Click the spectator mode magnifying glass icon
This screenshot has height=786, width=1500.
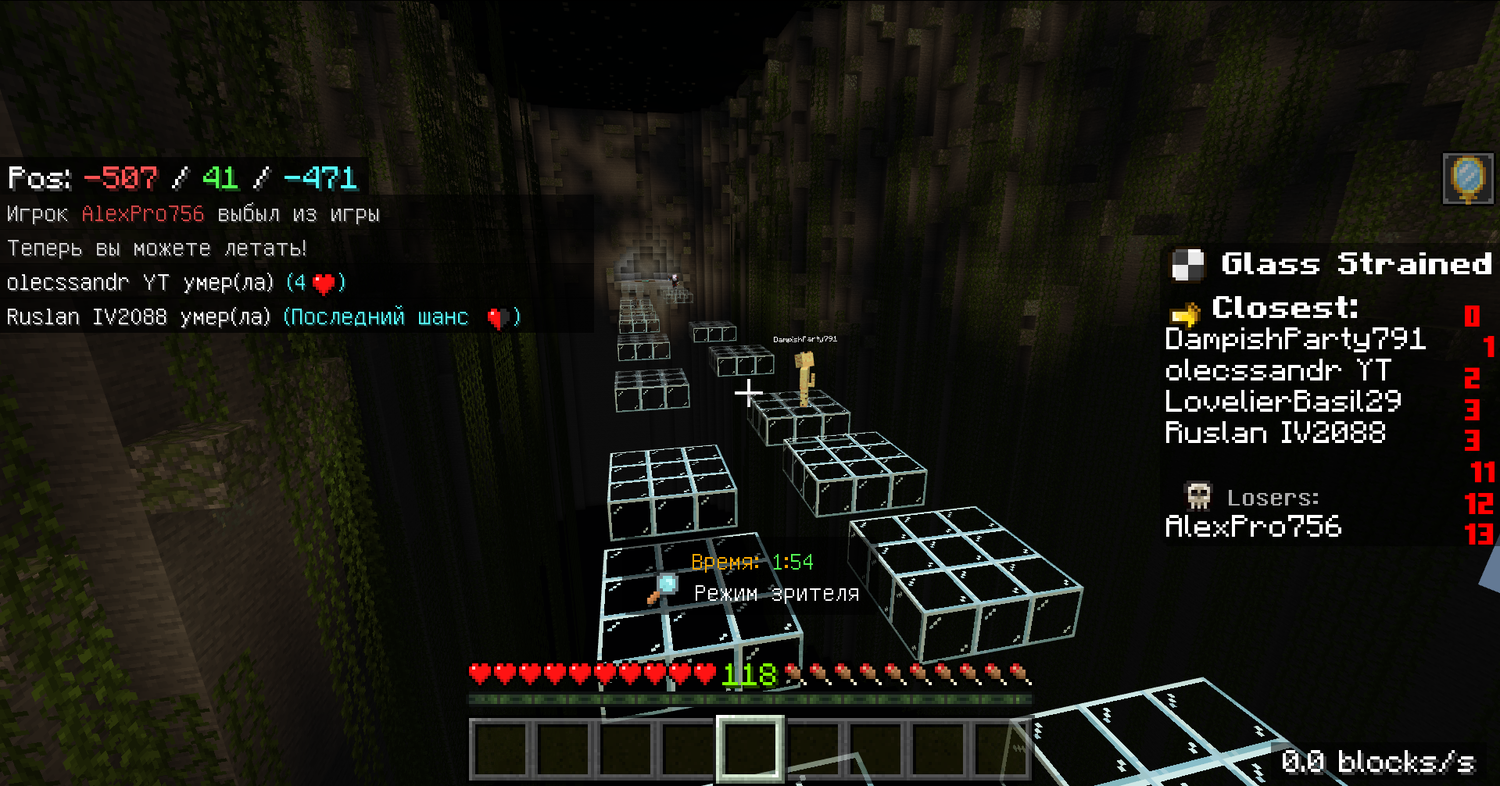pos(663,589)
